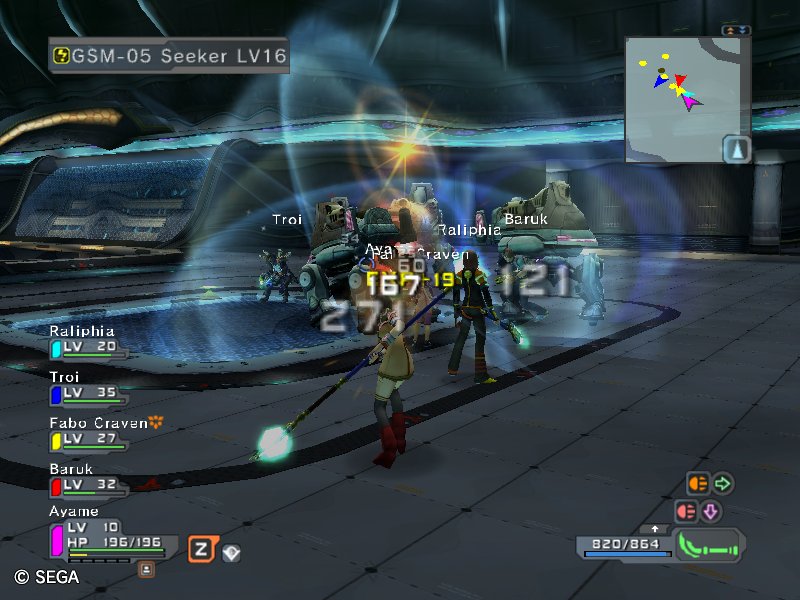Activate the orange photon art icon
This screenshot has width=800, height=600.
click(x=697, y=485)
